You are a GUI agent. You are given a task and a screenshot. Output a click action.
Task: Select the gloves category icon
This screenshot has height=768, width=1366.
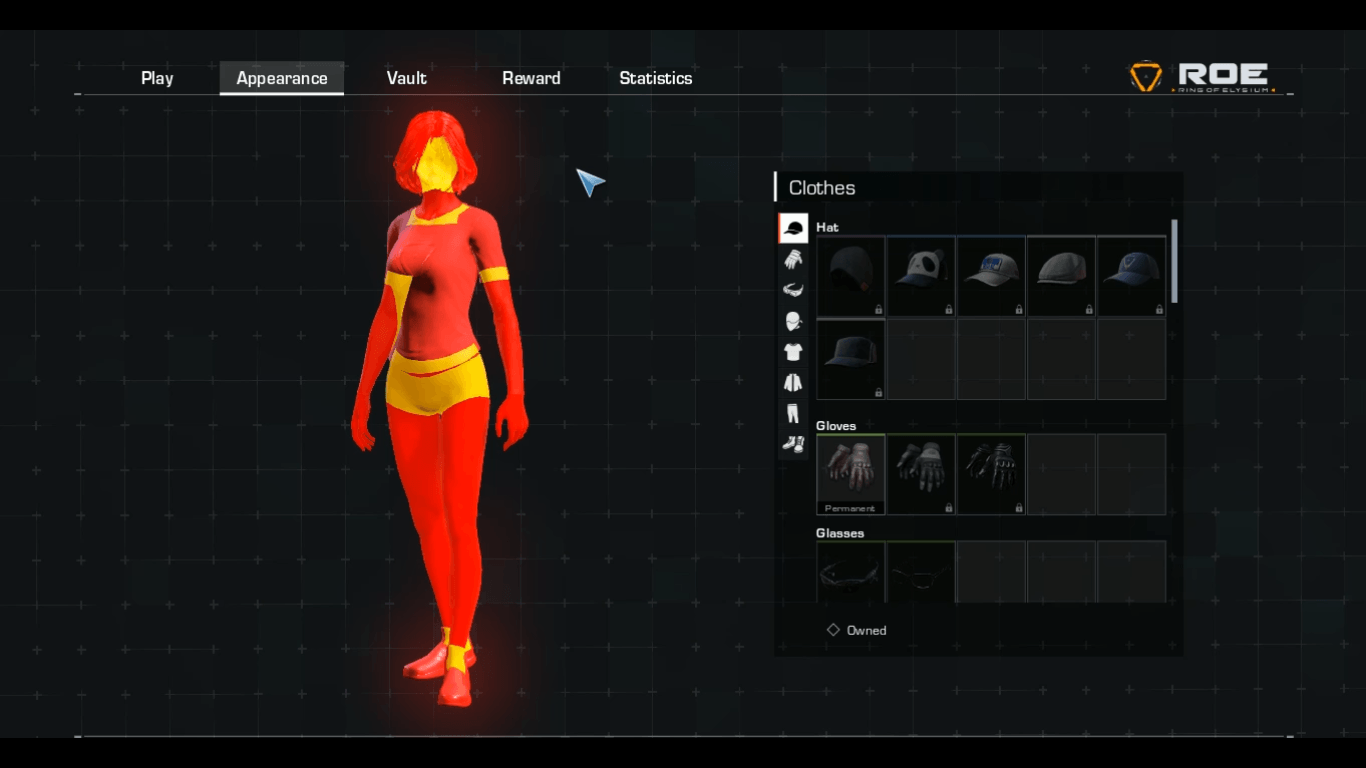click(x=793, y=259)
